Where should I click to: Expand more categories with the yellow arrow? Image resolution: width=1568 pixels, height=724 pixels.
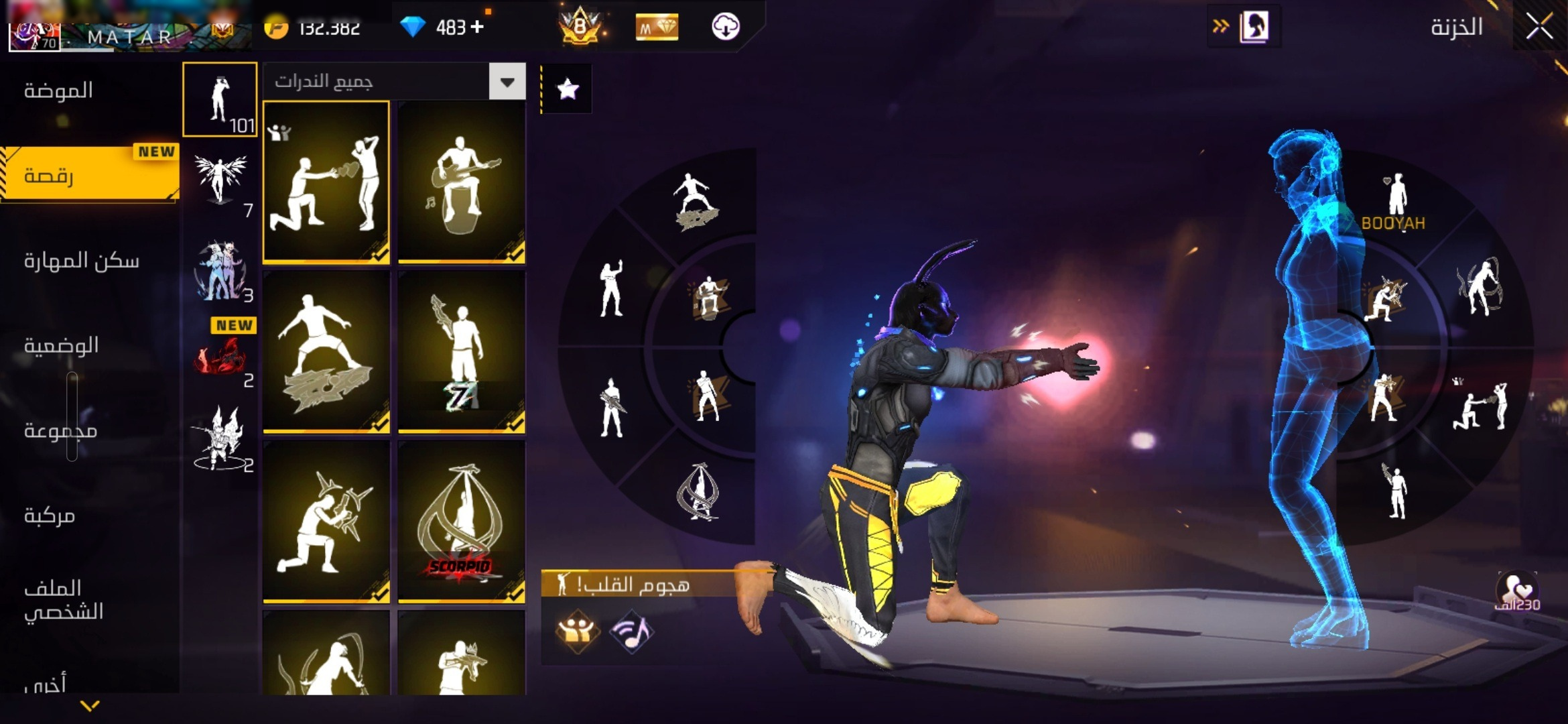(x=90, y=705)
